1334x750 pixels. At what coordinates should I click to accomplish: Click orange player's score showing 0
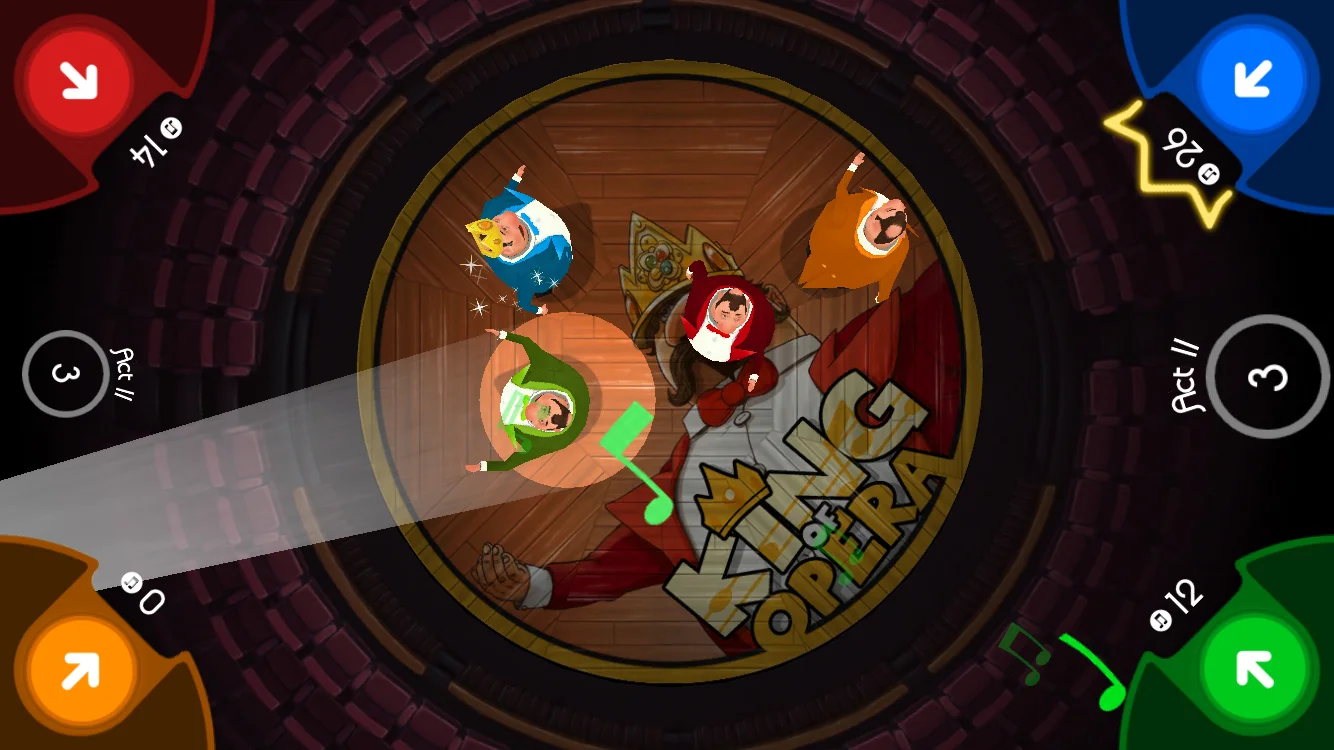point(152,602)
